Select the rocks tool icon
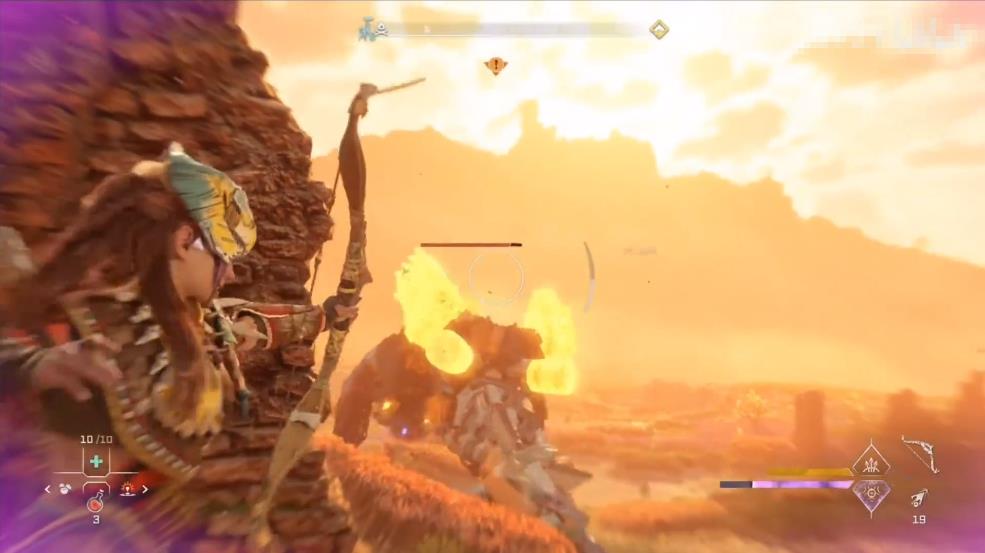985x553 pixels. tap(65, 489)
